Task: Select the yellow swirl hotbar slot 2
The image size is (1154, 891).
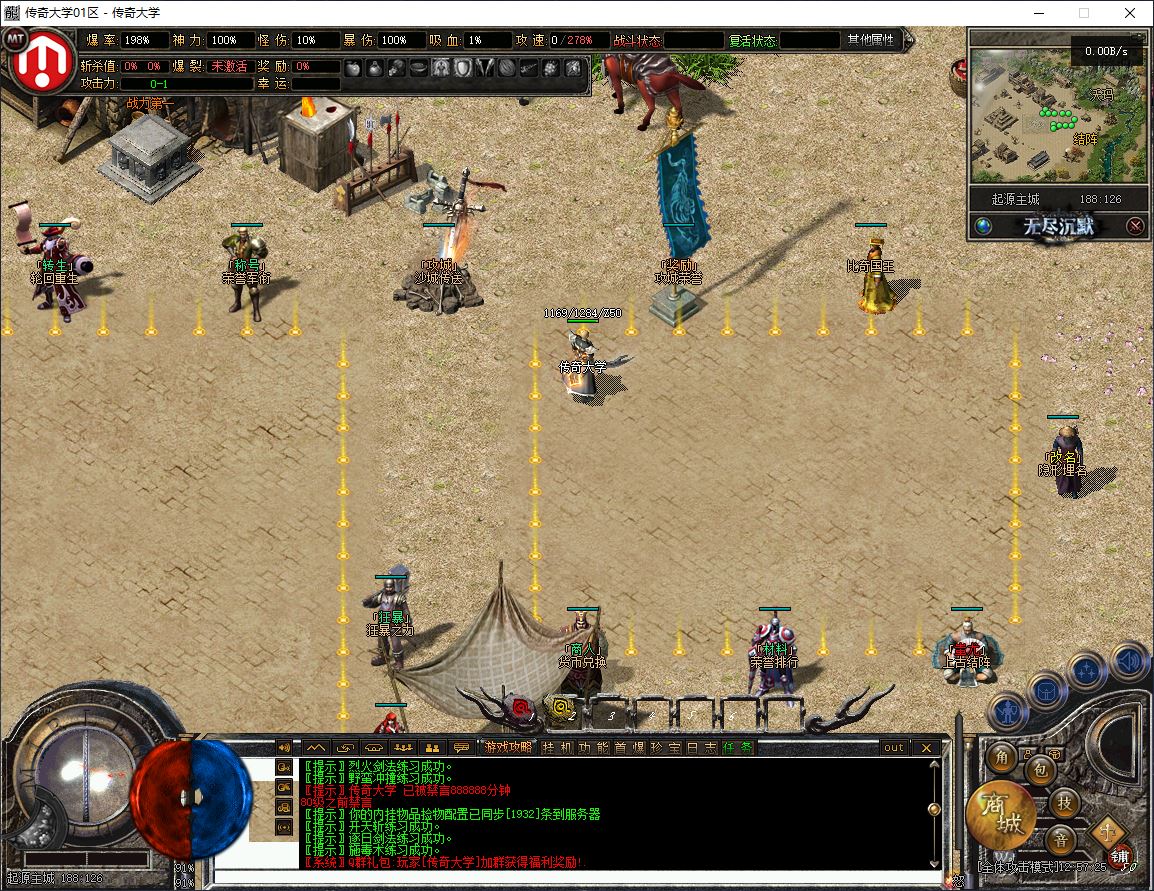Action: pyautogui.click(x=562, y=709)
